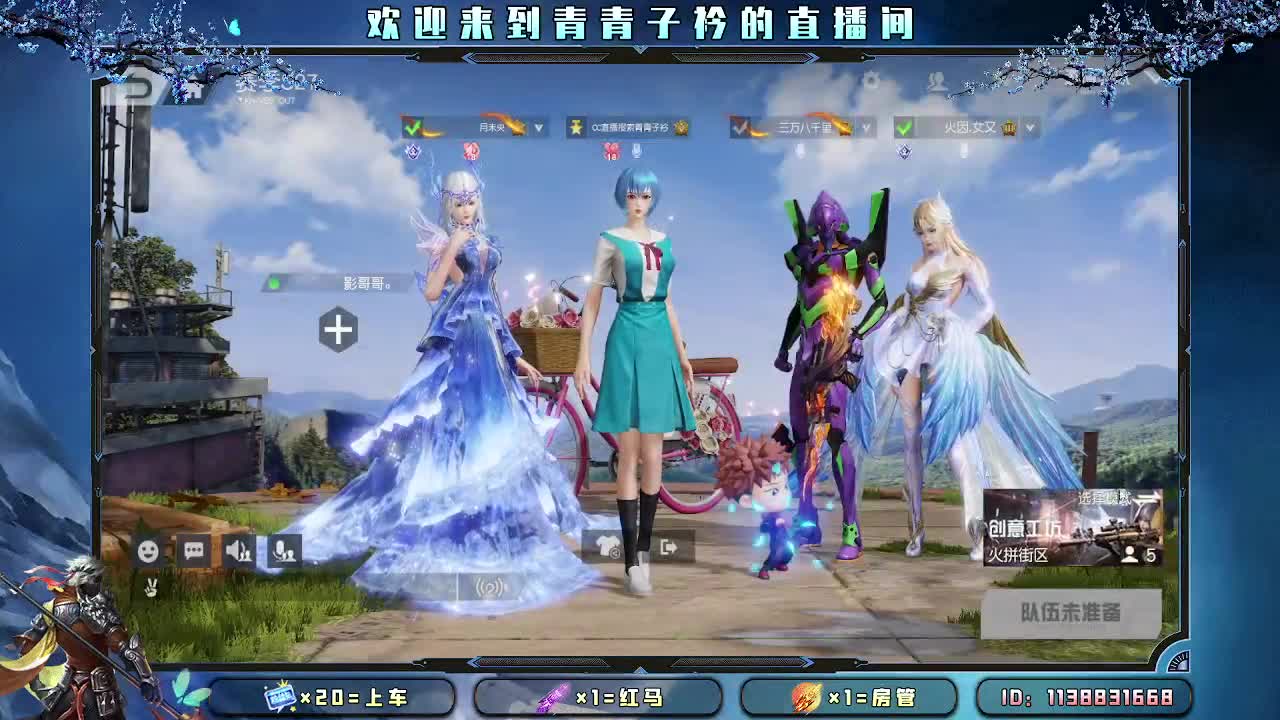This screenshot has height=720, width=1280.
Task: Open the quick chat message icon
Action: click(x=196, y=550)
